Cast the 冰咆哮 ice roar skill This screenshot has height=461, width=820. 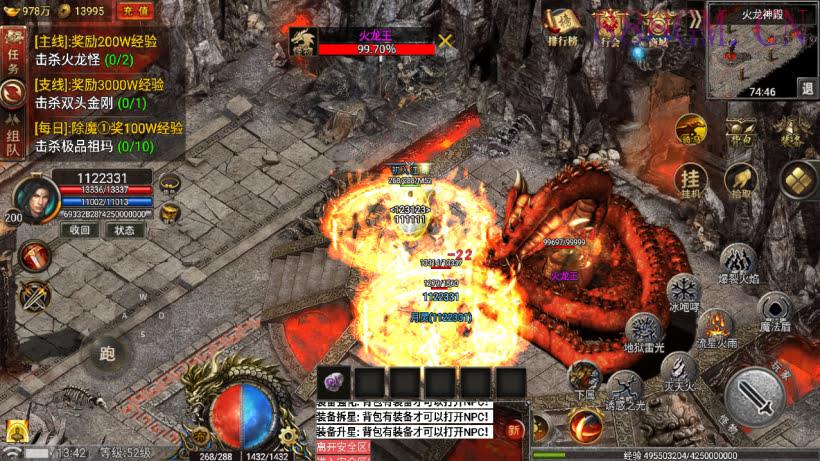(684, 294)
